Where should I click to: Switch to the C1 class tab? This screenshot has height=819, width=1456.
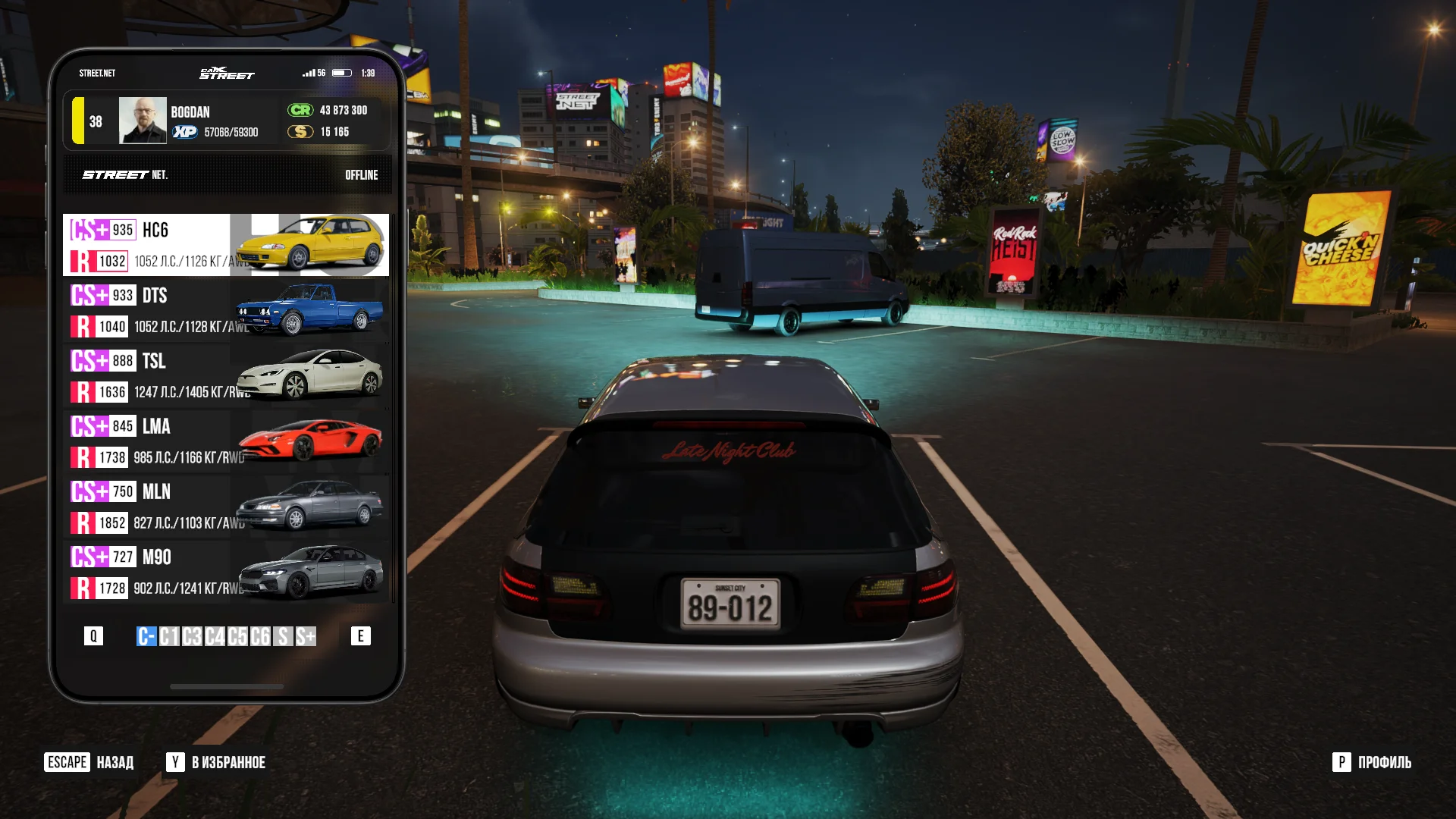(169, 636)
